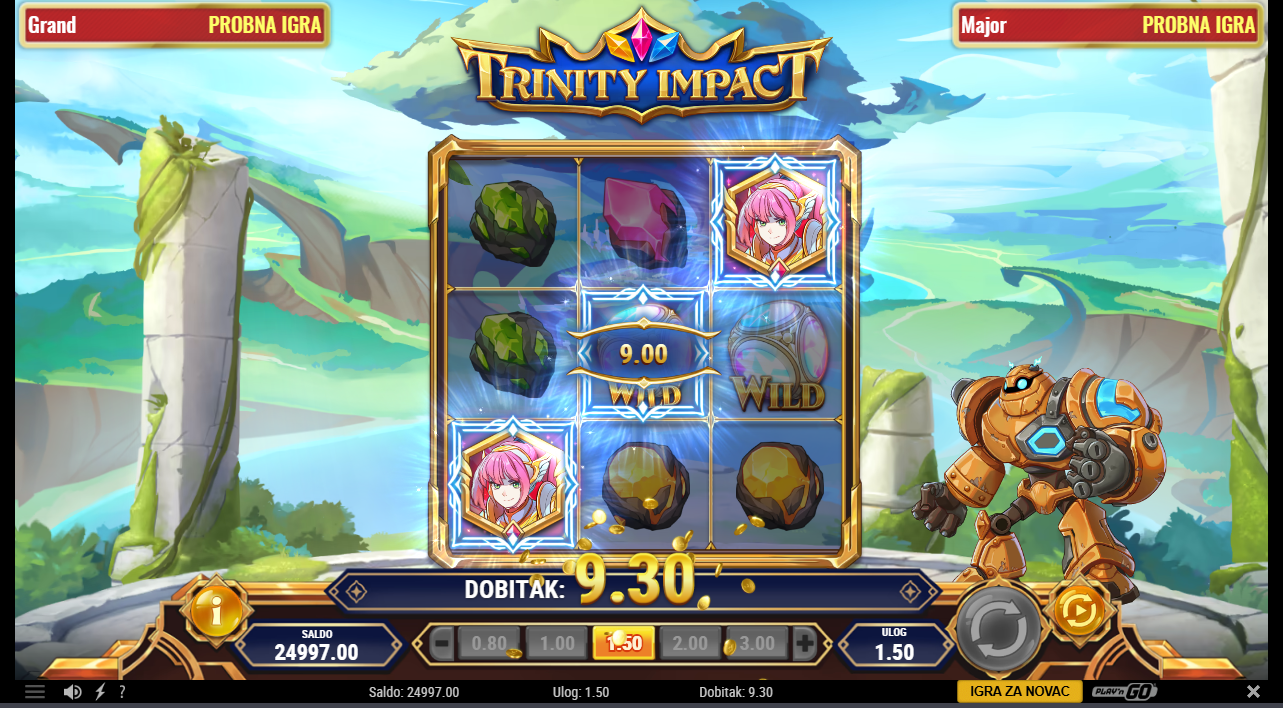Set the bet to 2.00
1283x708 pixels.
click(690, 644)
